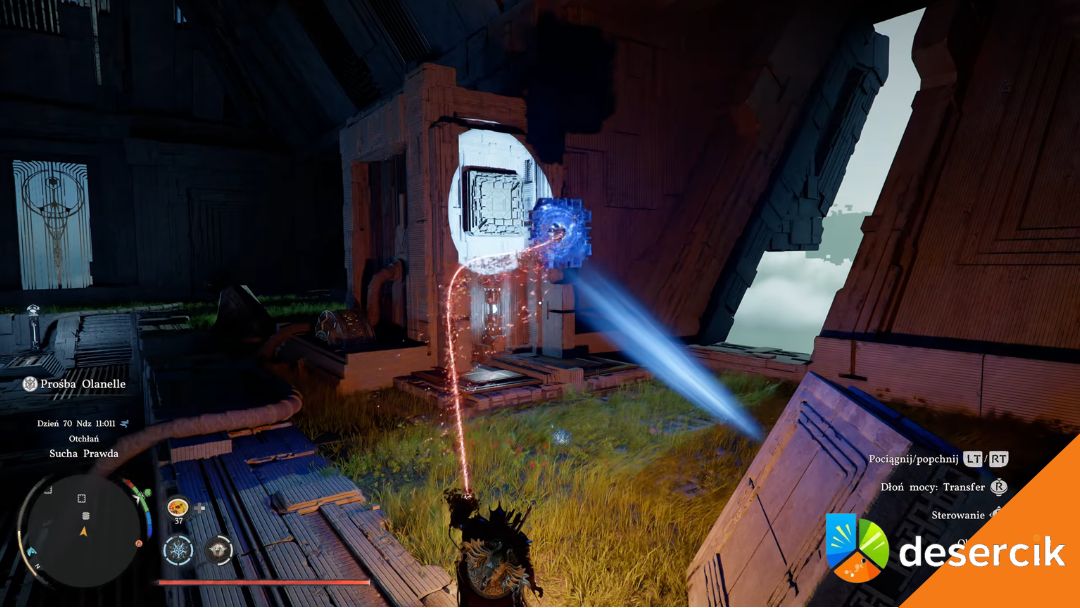Activate the grey winged ability icon
Image resolution: width=1080 pixels, height=608 pixels.
coord(219,548)
